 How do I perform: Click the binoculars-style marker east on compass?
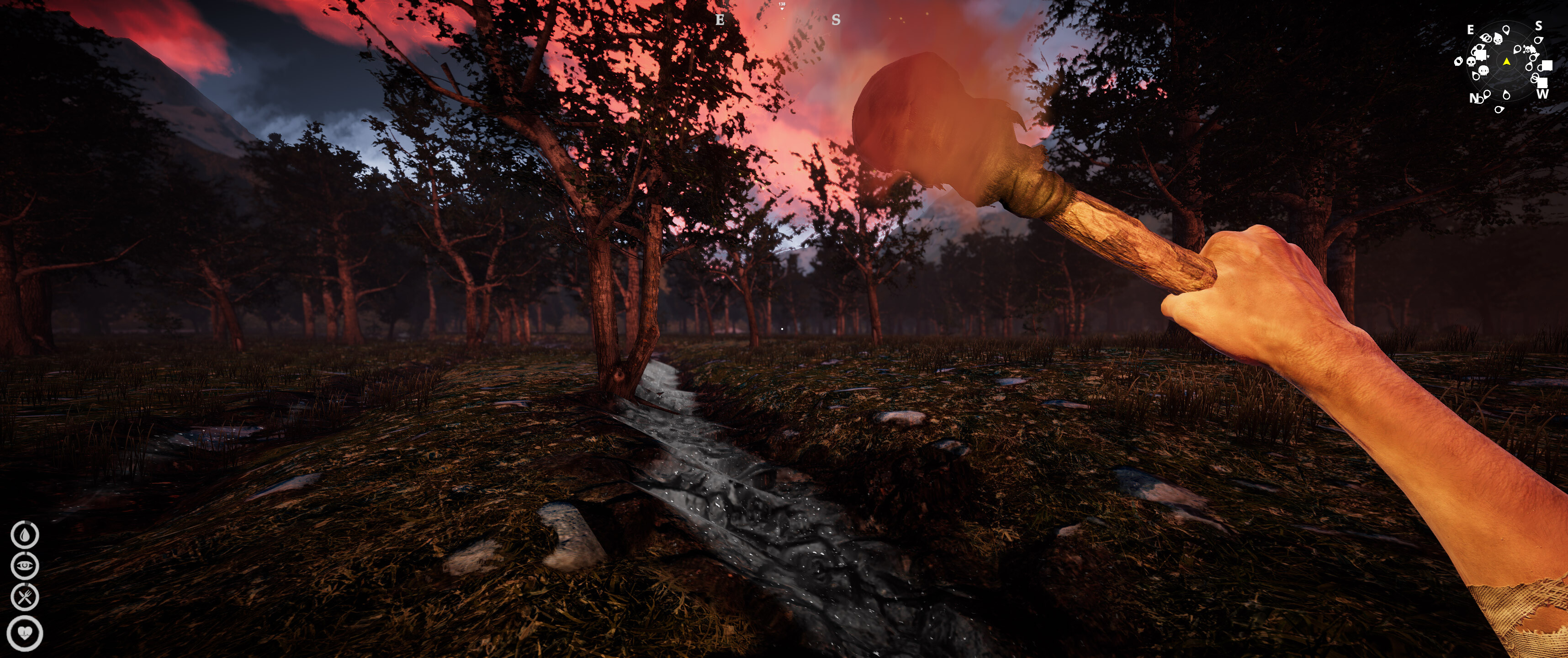tap(1487, 38)
